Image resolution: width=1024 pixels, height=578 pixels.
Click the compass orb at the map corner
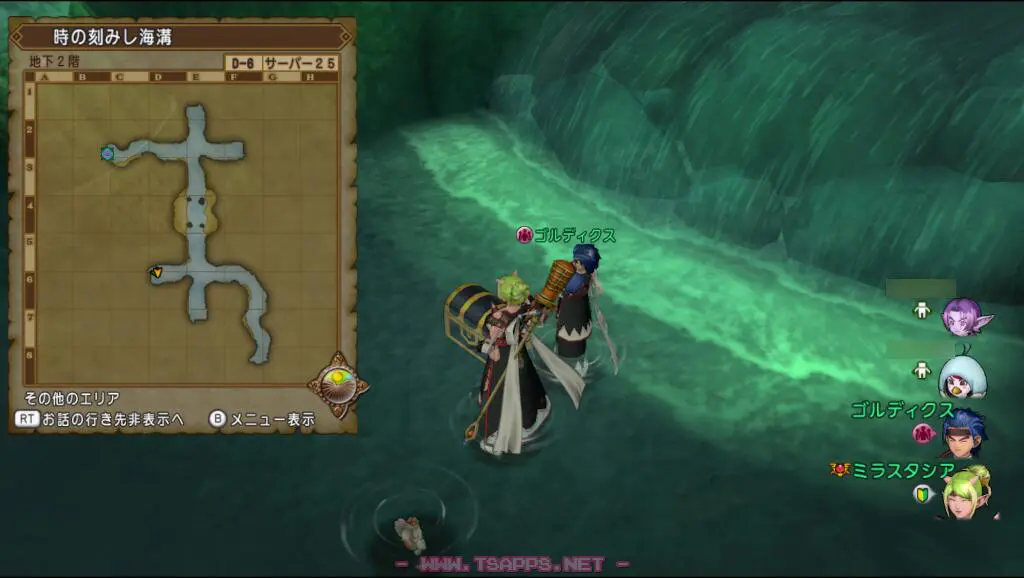tap(336, 383)
